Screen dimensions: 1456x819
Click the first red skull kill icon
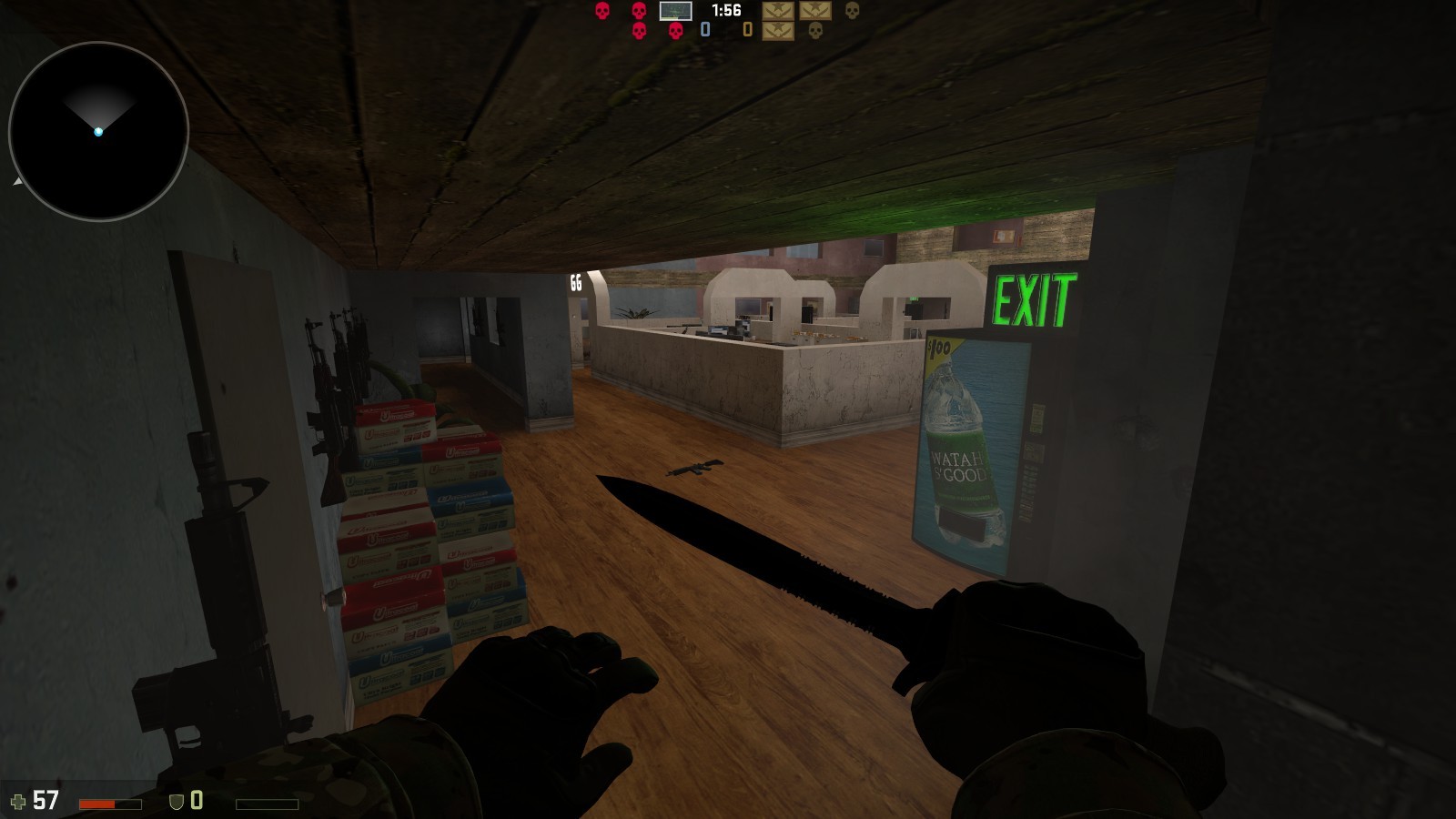click(x=602, y=12)
